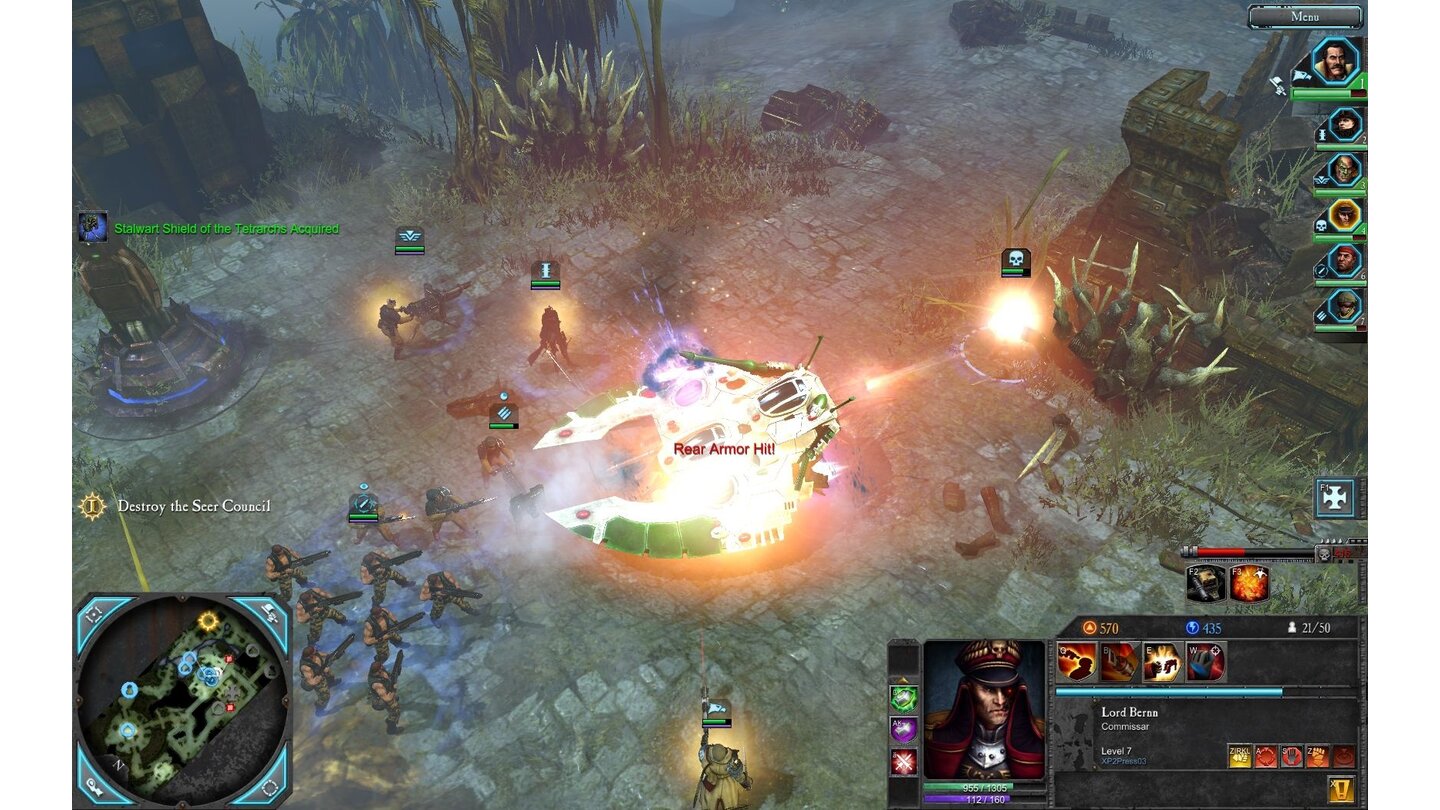The height and width of the screenshot is (810, 1440).
Task: Toggle the attack-move stance icon
Action: (1266, 756)
